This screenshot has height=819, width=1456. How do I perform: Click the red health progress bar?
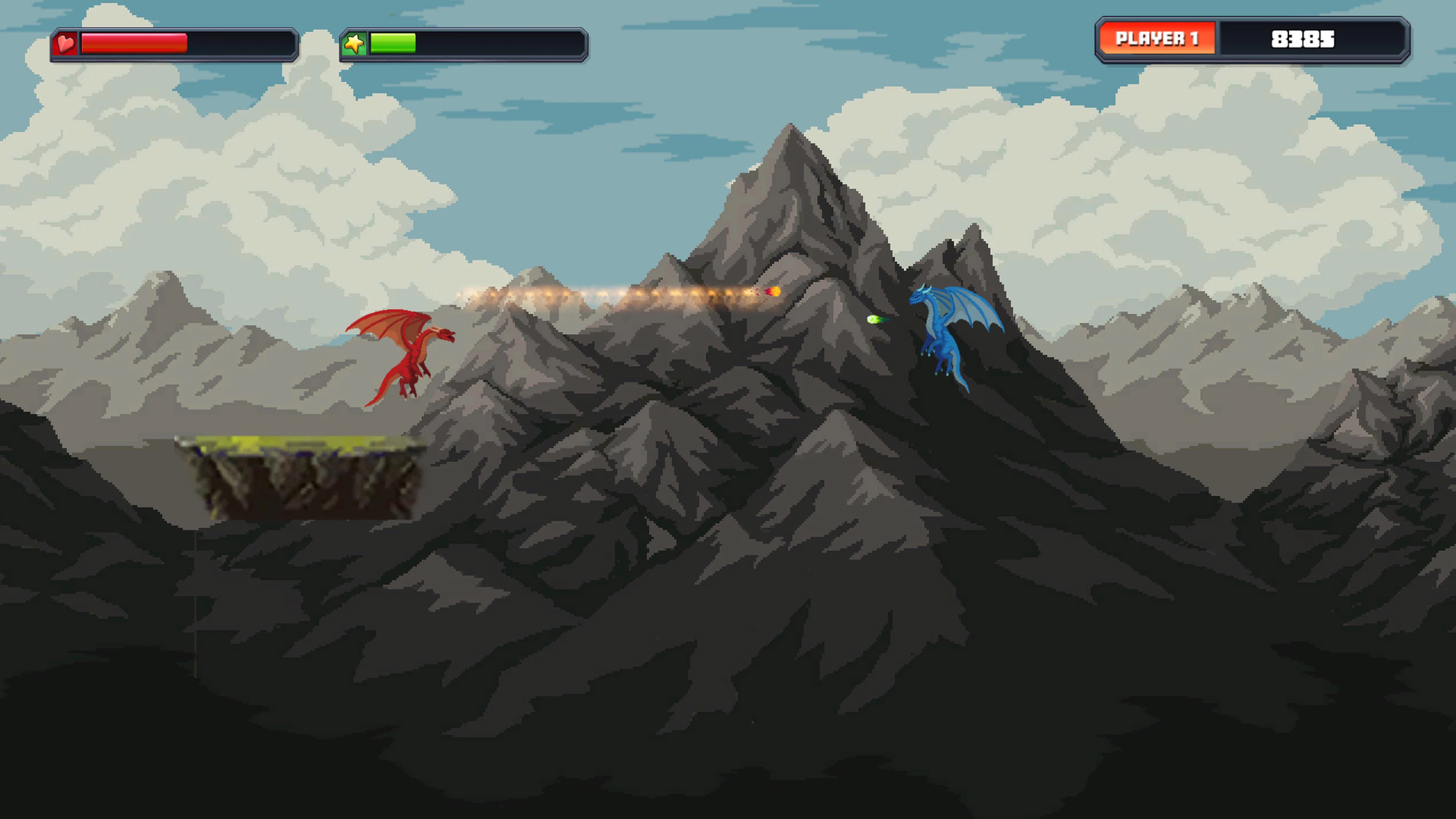click(134, 43)
